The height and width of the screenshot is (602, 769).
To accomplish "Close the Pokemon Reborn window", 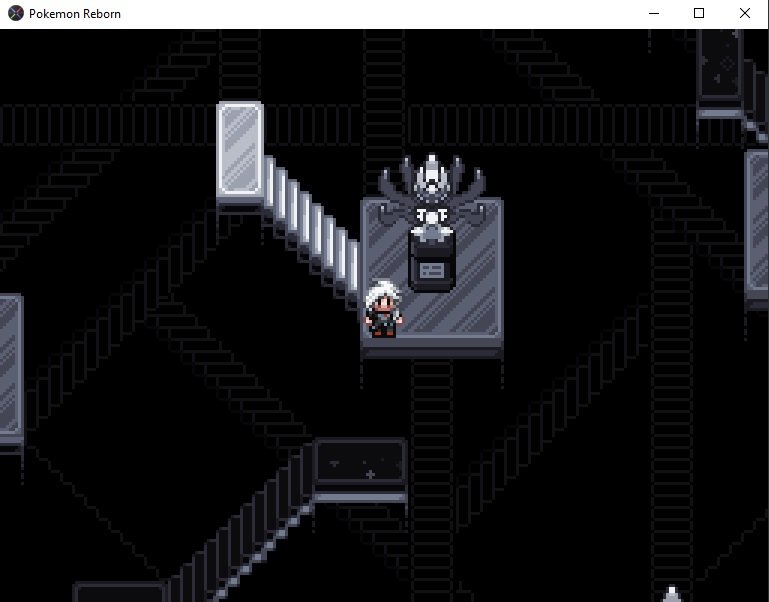I will click(x=745, y=14).
